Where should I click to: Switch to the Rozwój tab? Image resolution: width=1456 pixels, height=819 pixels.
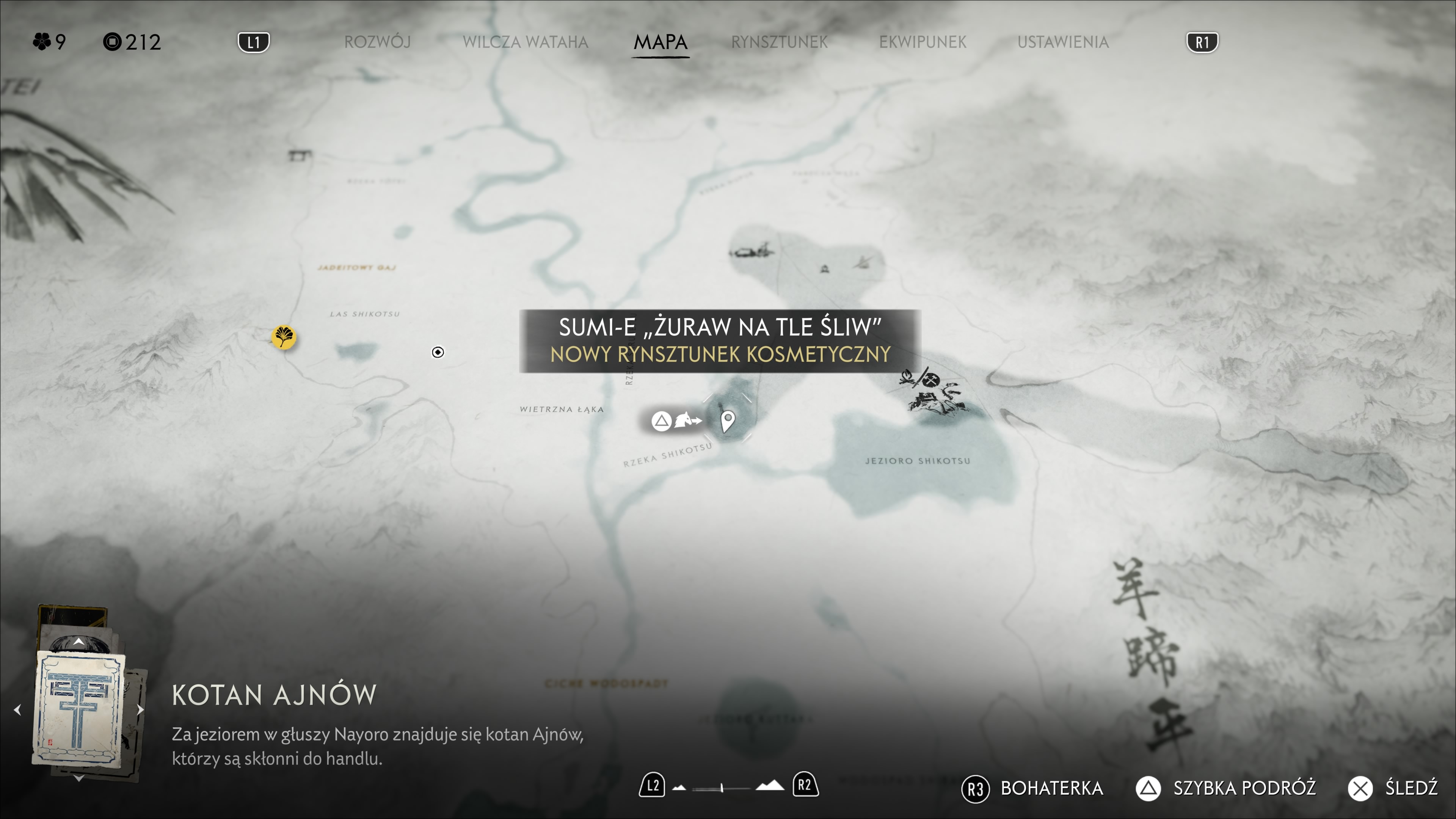coord(377,42)
